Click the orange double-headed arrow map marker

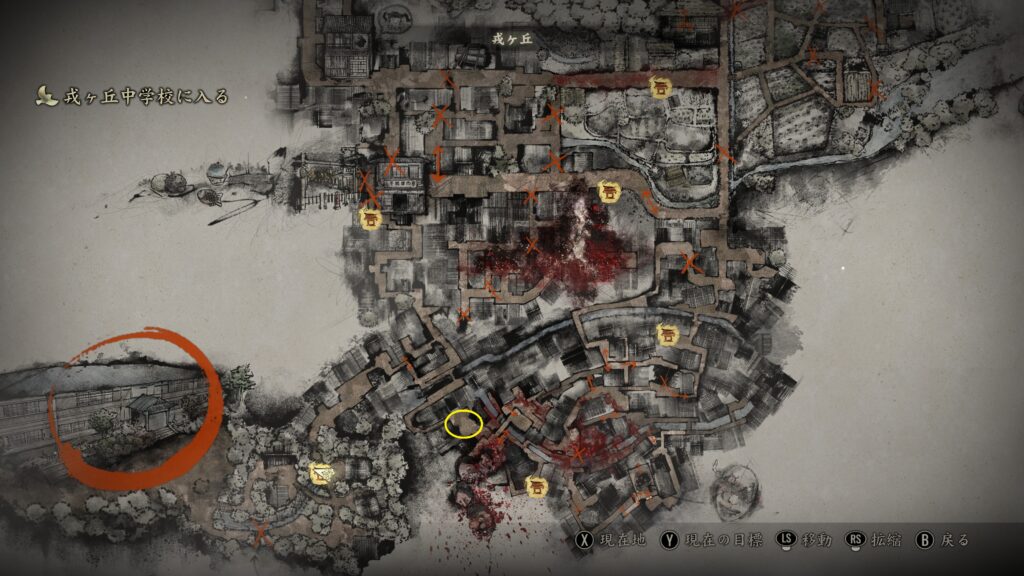pos(437,164)
